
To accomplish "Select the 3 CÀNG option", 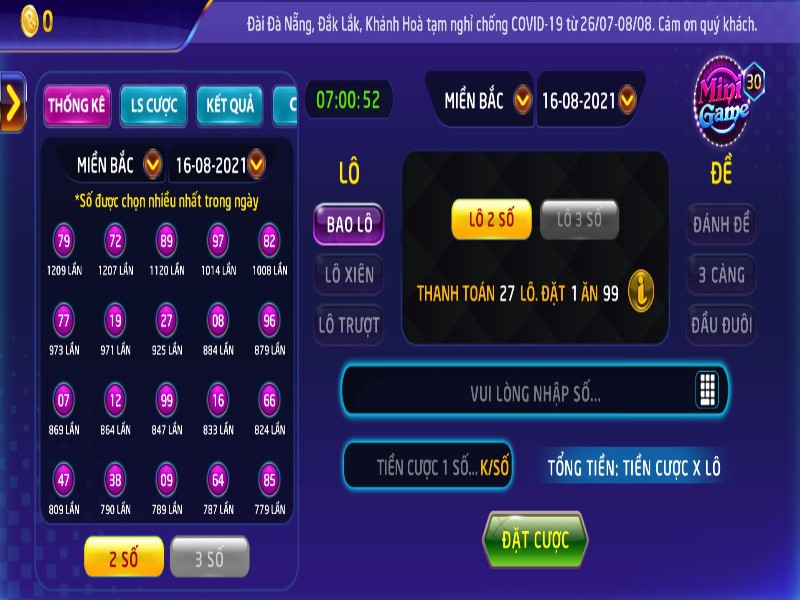I will click(721, 275).
